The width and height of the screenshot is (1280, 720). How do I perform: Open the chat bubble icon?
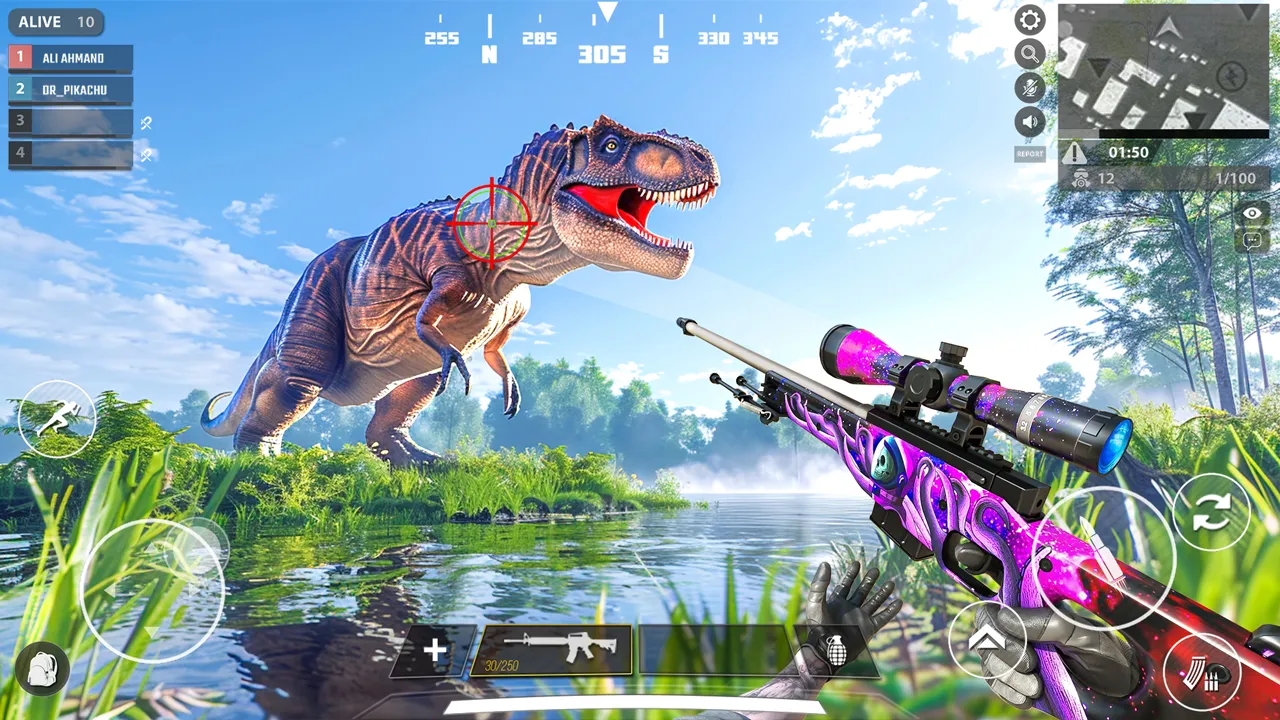(x=1253, y=240)
